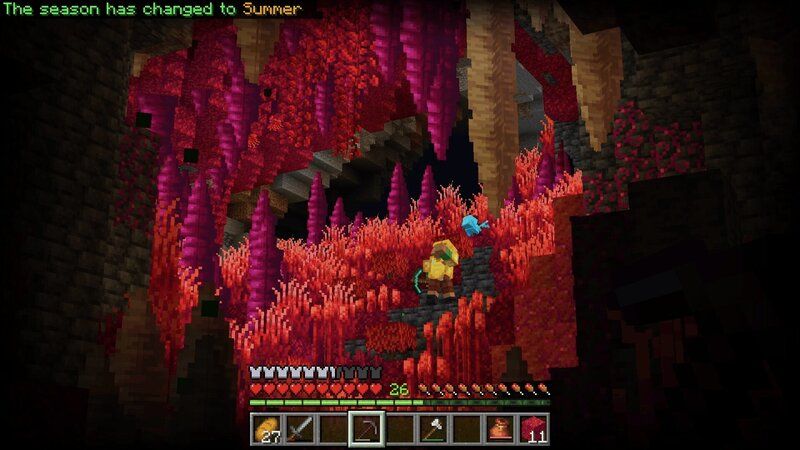800x450 pixels.
Task: Select the orange pouch hotbar slot
Action: (x=501, y=430)
